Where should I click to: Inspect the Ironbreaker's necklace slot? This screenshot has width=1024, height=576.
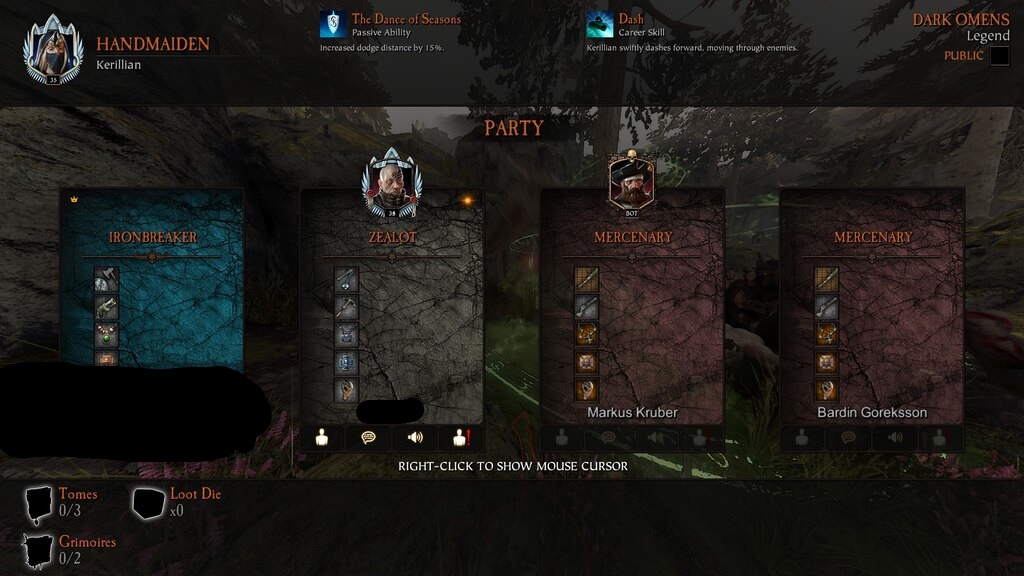(107, 335)
